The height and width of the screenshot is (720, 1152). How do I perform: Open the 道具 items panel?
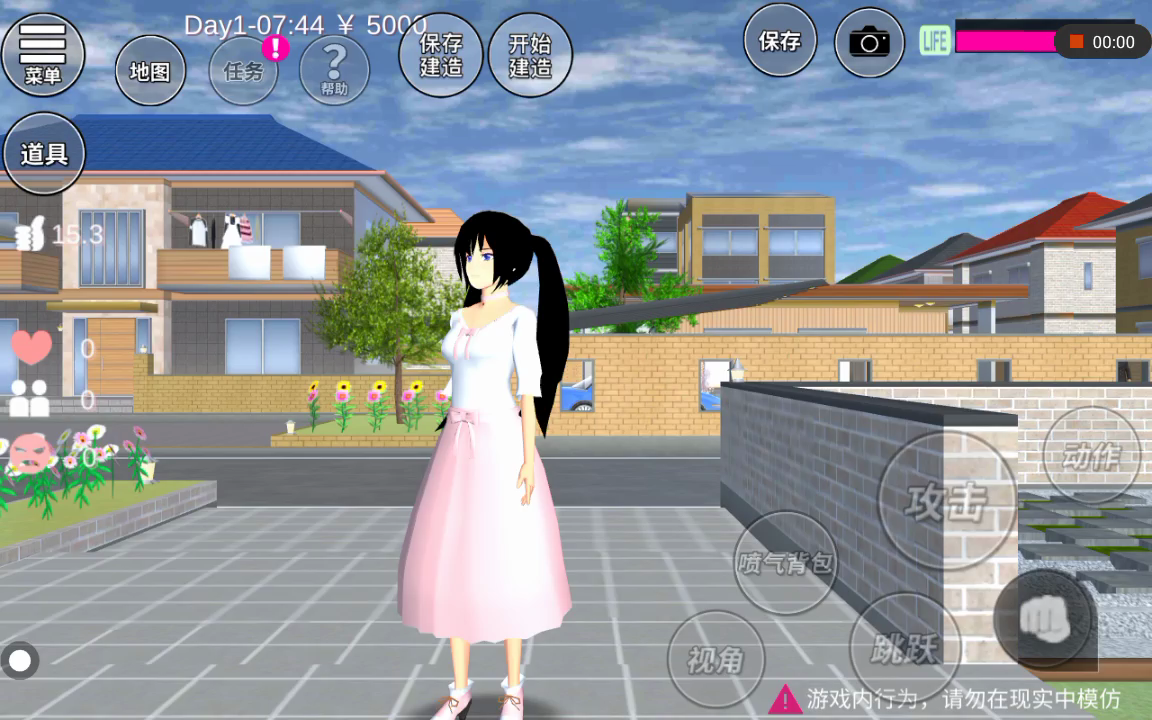tap(43, 154)
